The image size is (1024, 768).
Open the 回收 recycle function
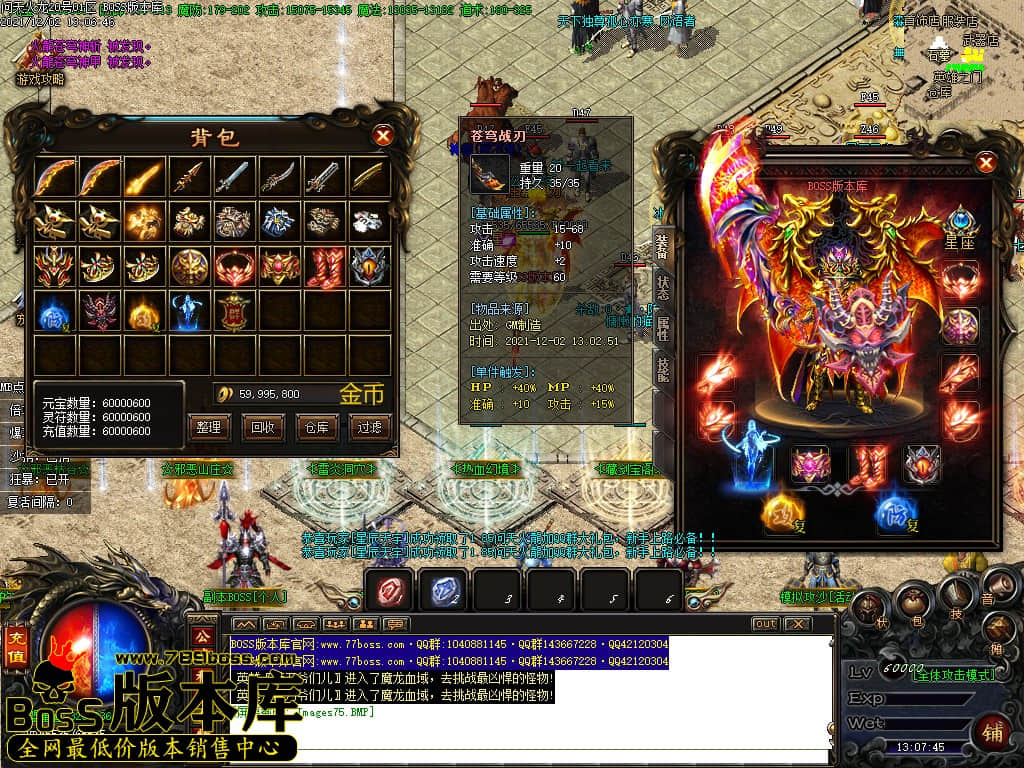(x=262, y=427)
